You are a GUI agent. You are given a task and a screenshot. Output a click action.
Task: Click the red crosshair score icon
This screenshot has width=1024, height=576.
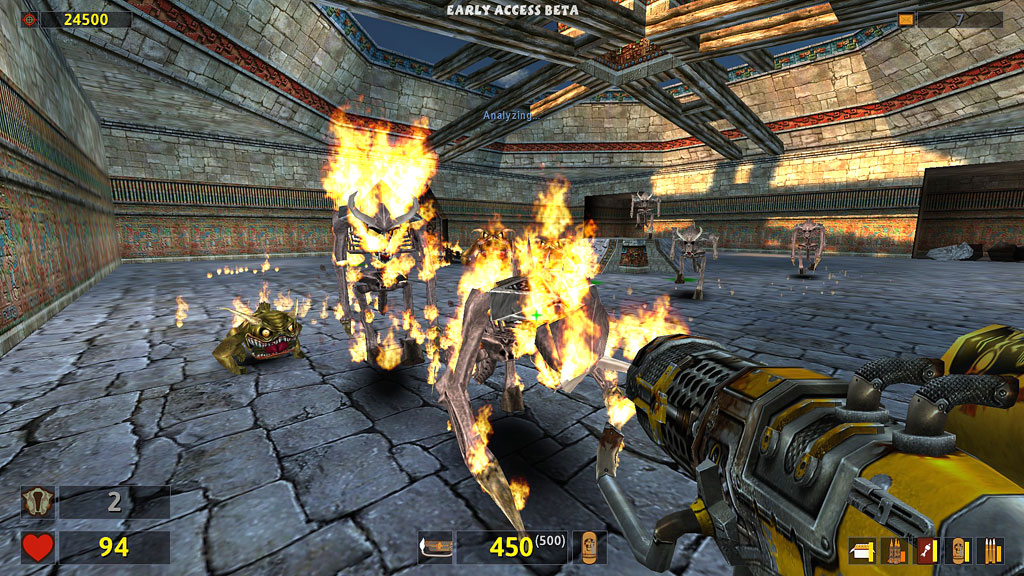29,19
